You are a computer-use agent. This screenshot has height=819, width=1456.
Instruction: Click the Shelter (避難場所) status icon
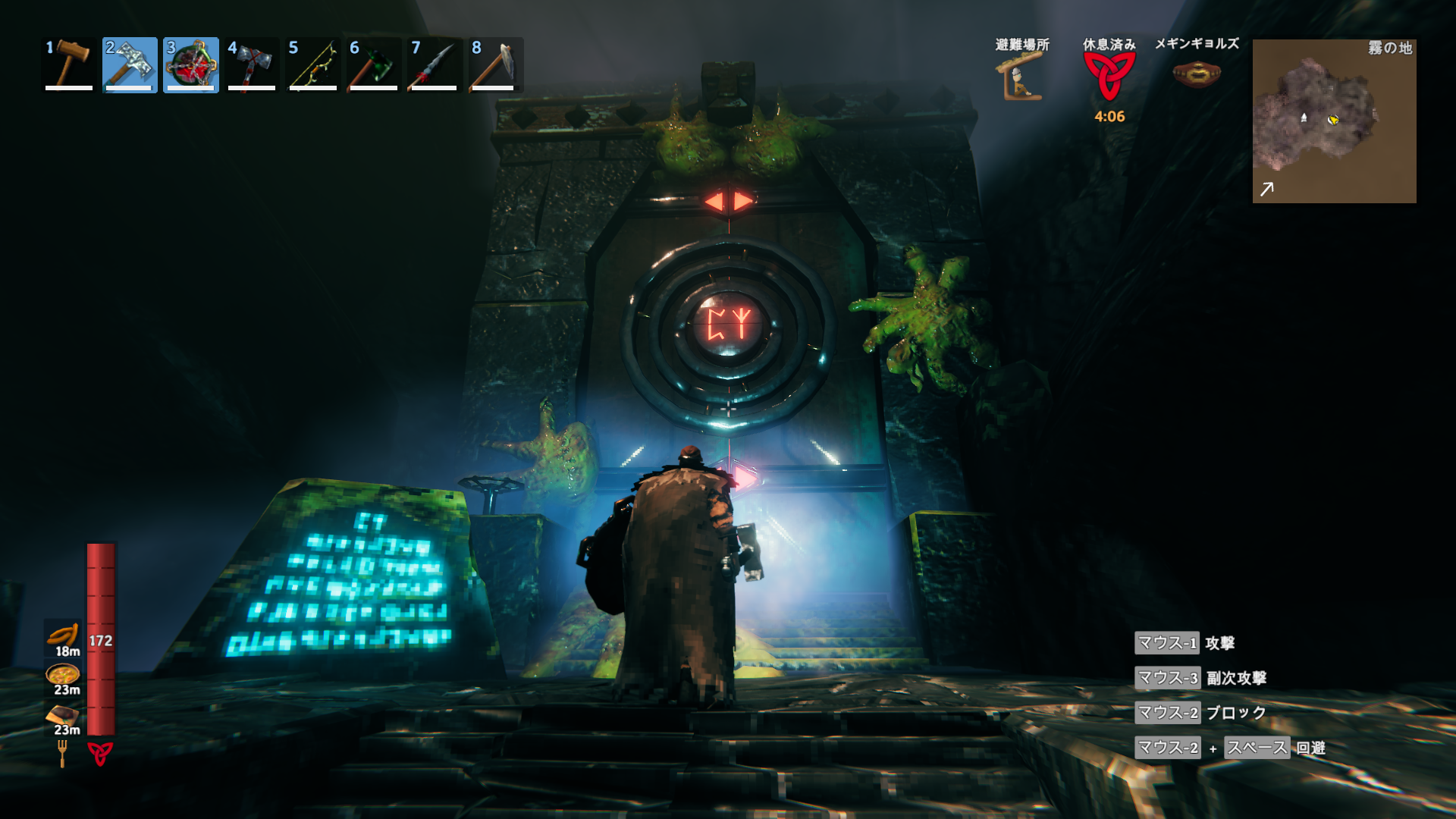pyautogui.click(x=1021, y=76)
